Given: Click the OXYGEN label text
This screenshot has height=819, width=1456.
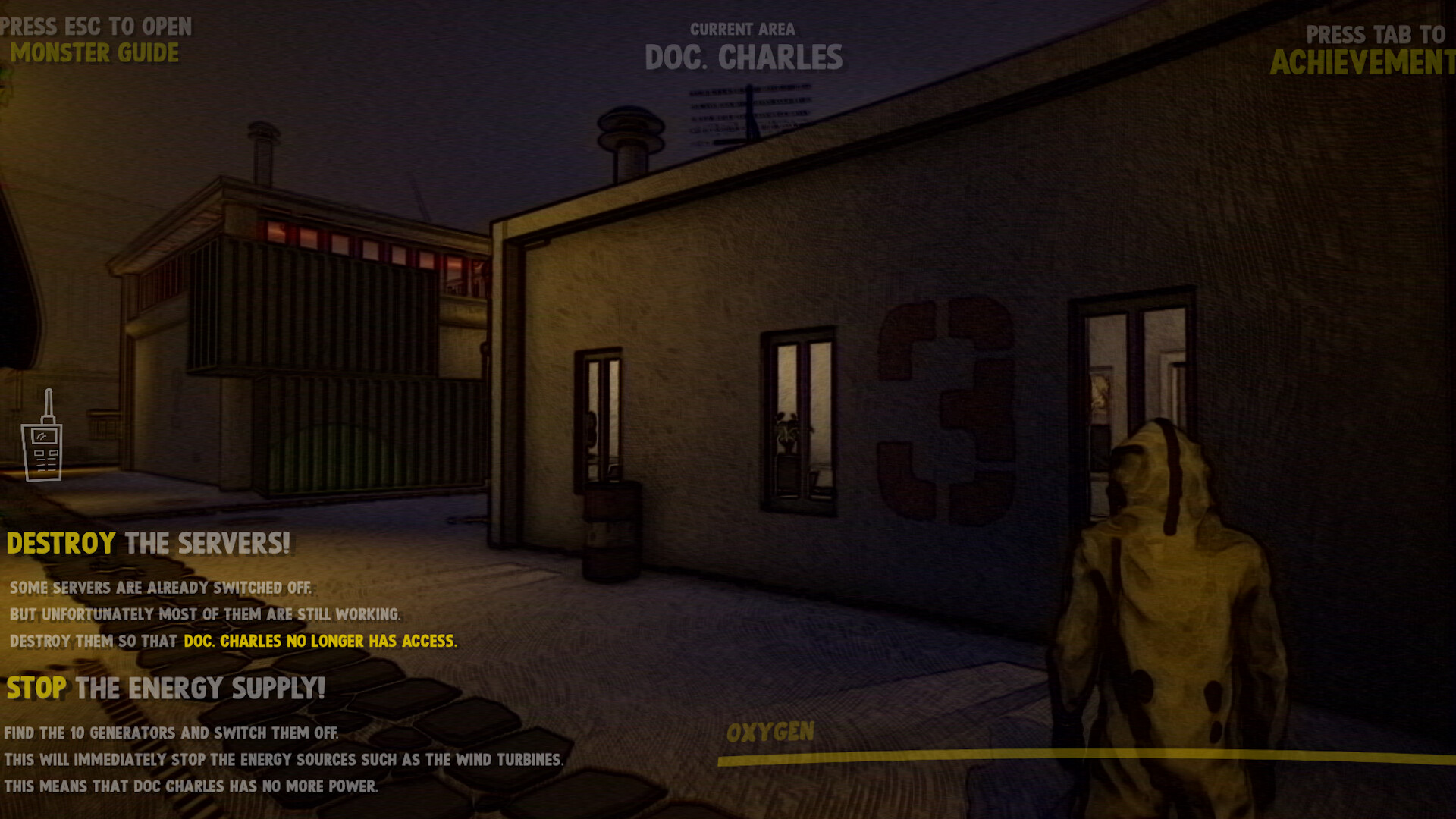Looking at the screenshot, I should click(770, 733).
